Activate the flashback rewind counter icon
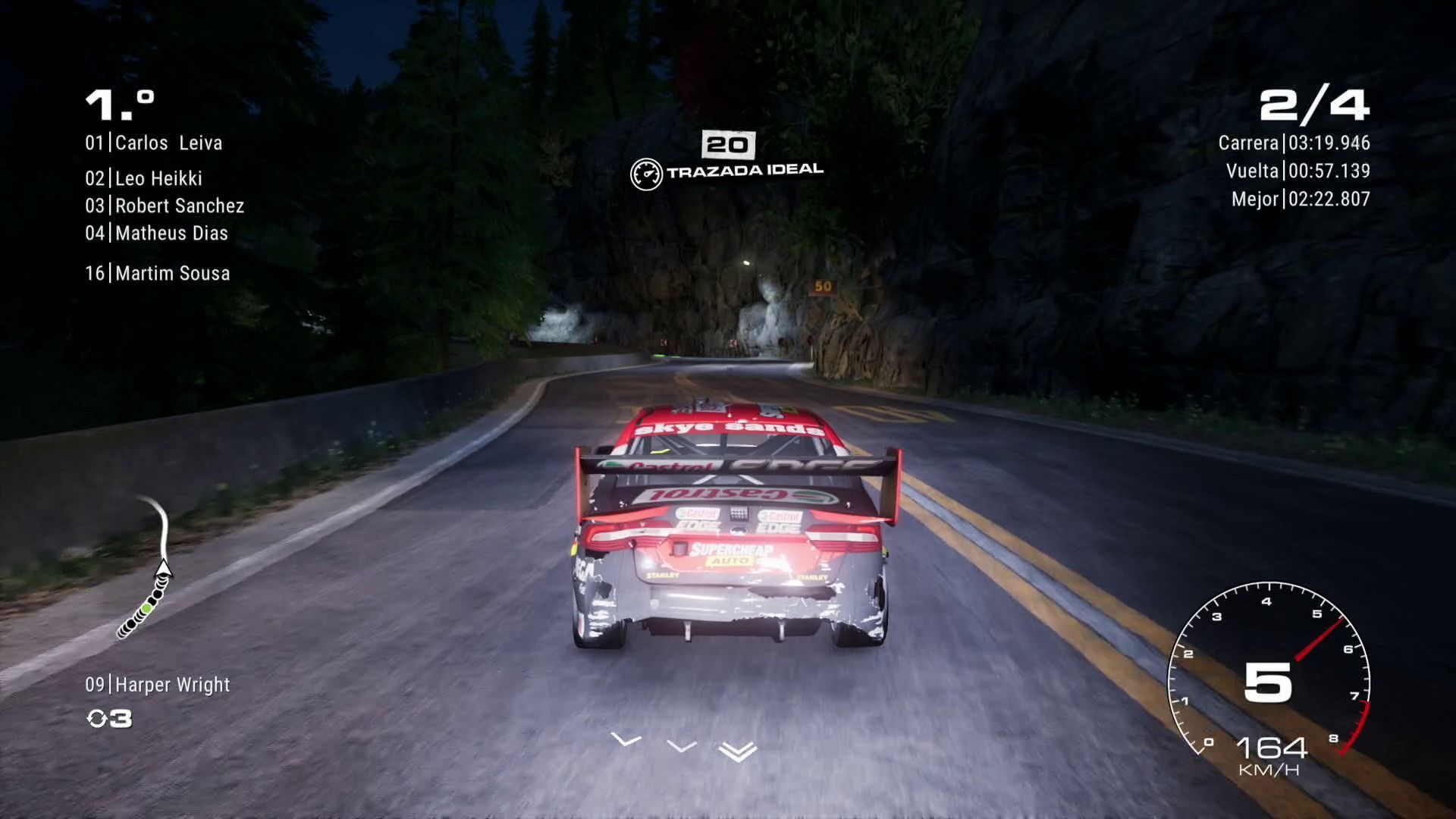Viewport: 1456px width, 819px height. [109, 719]
